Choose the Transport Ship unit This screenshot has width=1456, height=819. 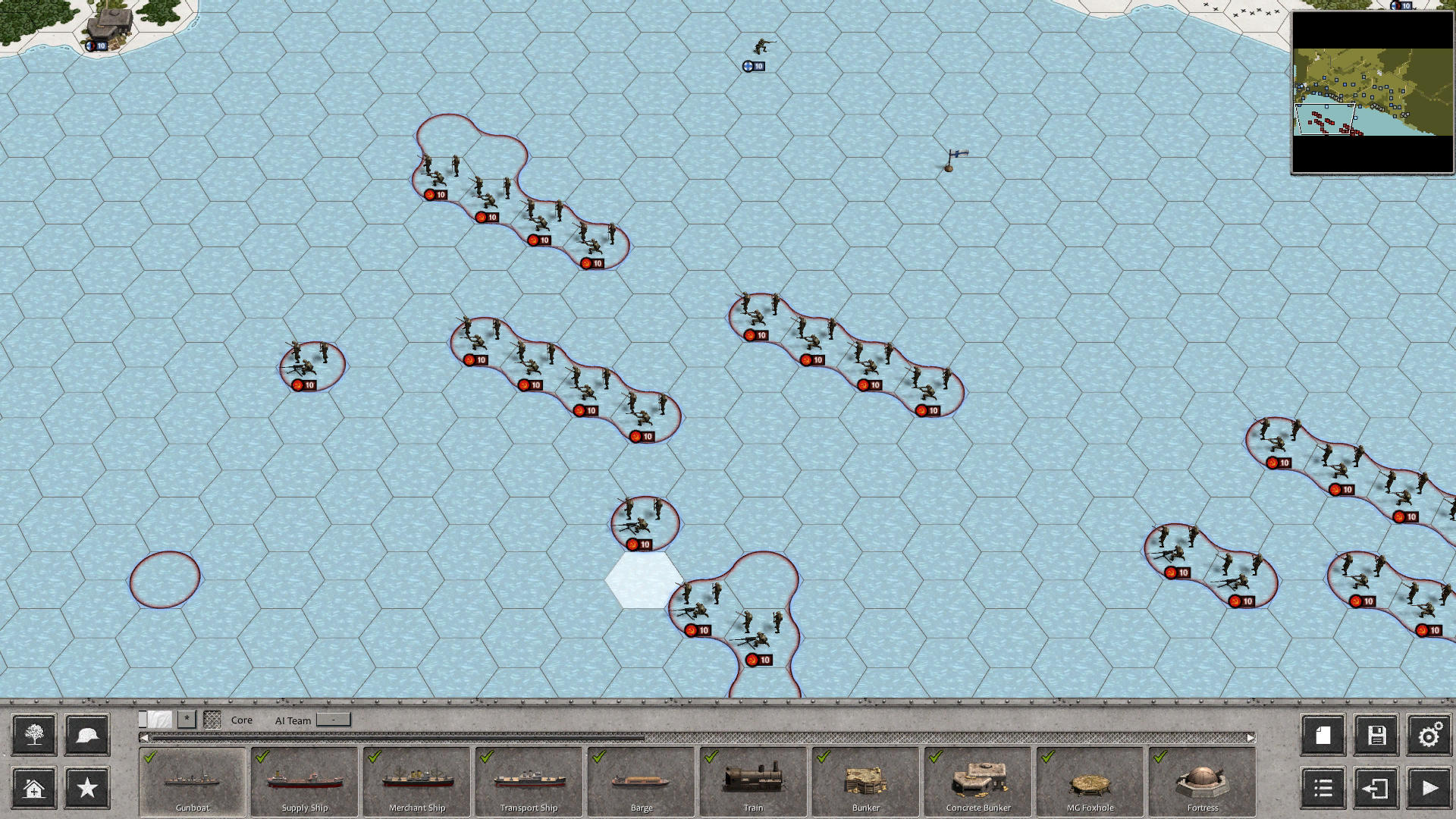pyautogui.click(x=529, y=781)
